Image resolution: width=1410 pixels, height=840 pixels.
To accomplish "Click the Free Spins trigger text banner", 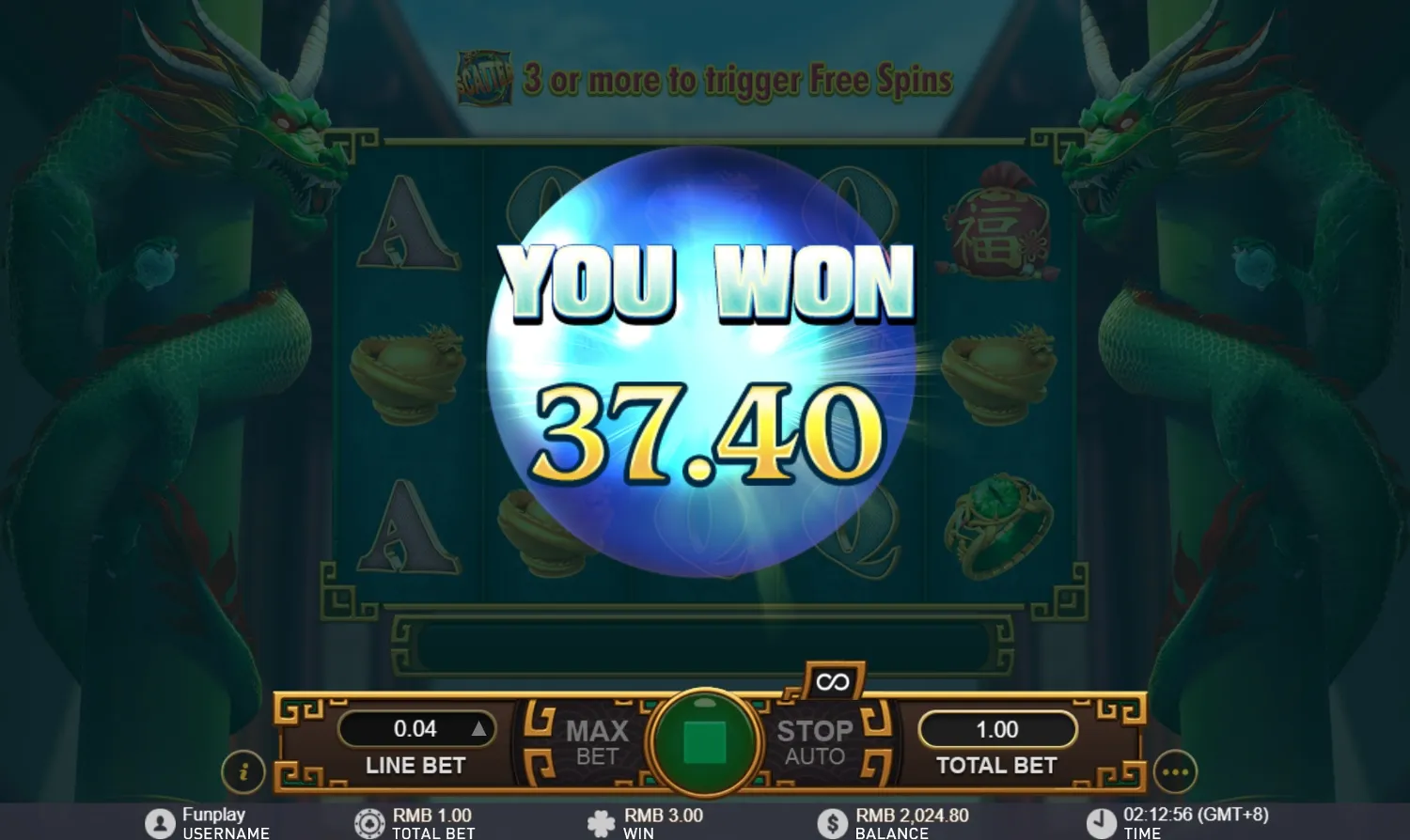I will [x=737, y=80].
